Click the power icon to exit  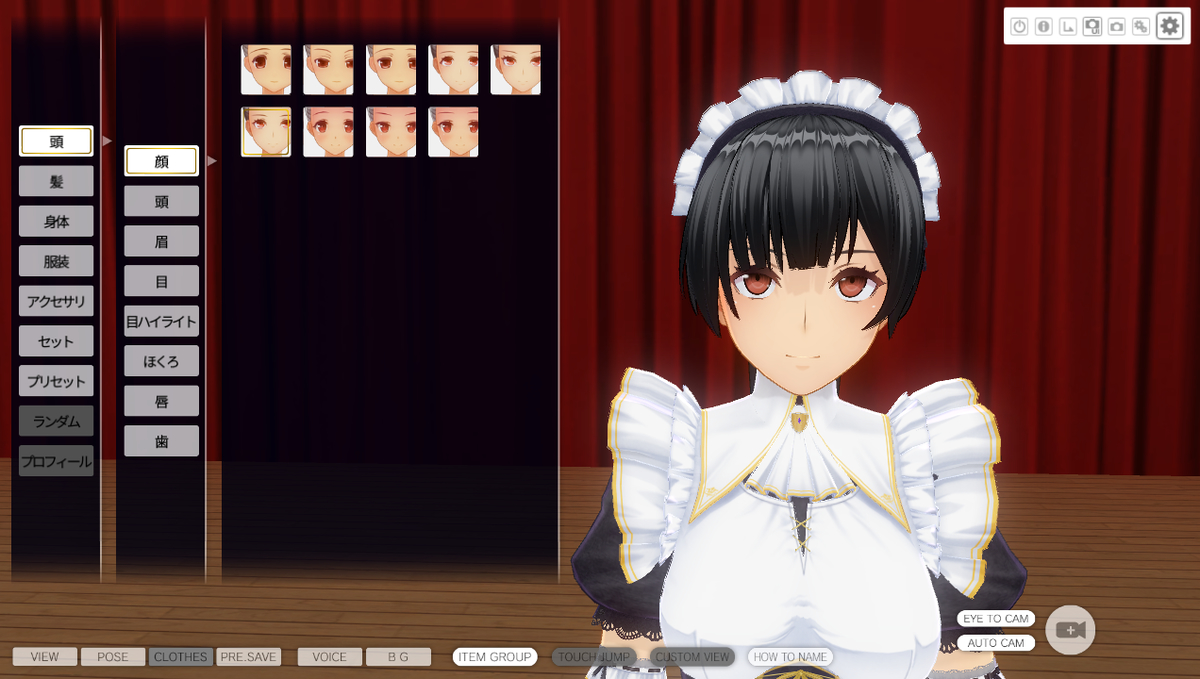coord(1019,27)
